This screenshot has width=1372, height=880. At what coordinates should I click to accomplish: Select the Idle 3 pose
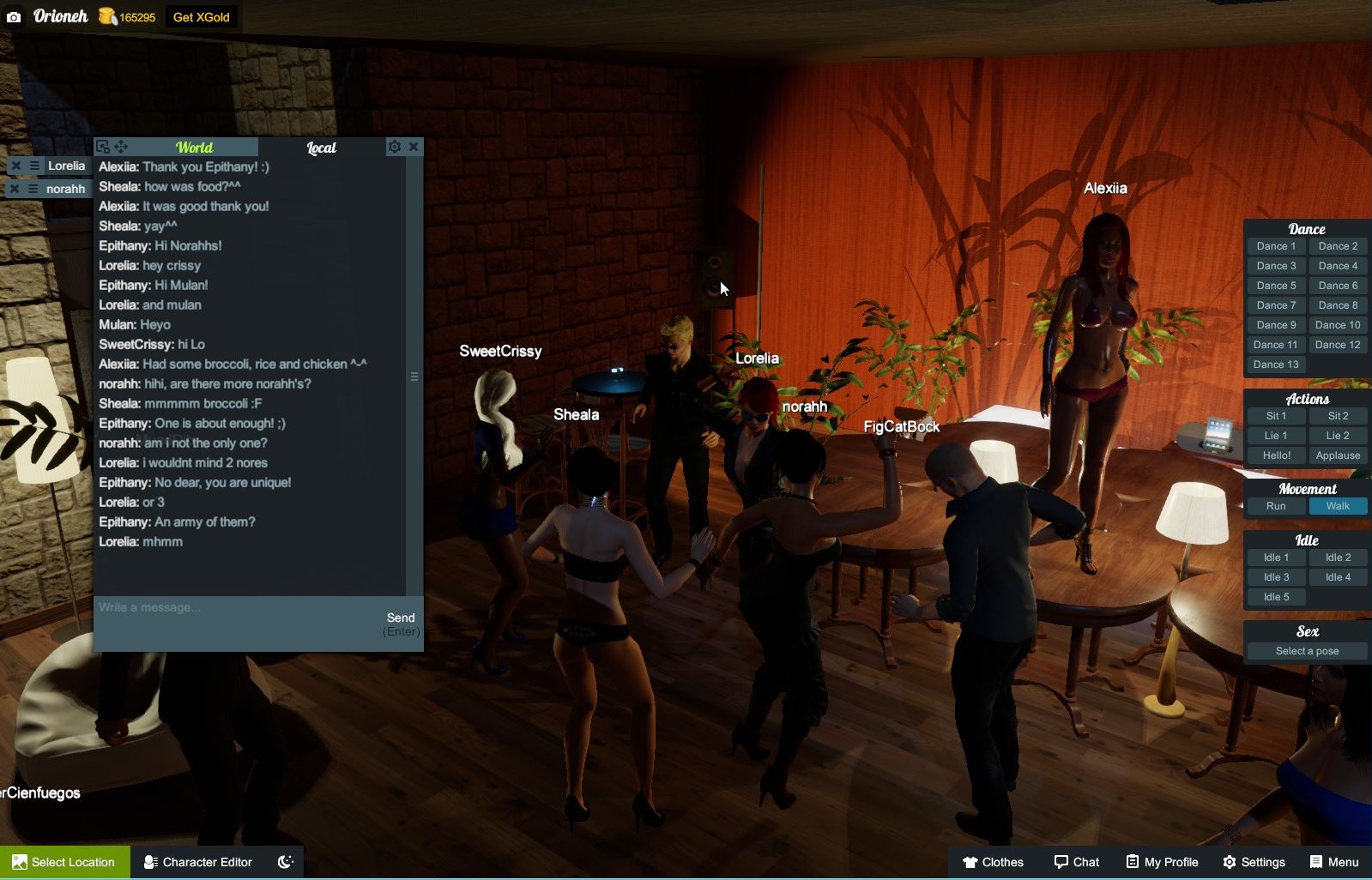coord(1276,577)
